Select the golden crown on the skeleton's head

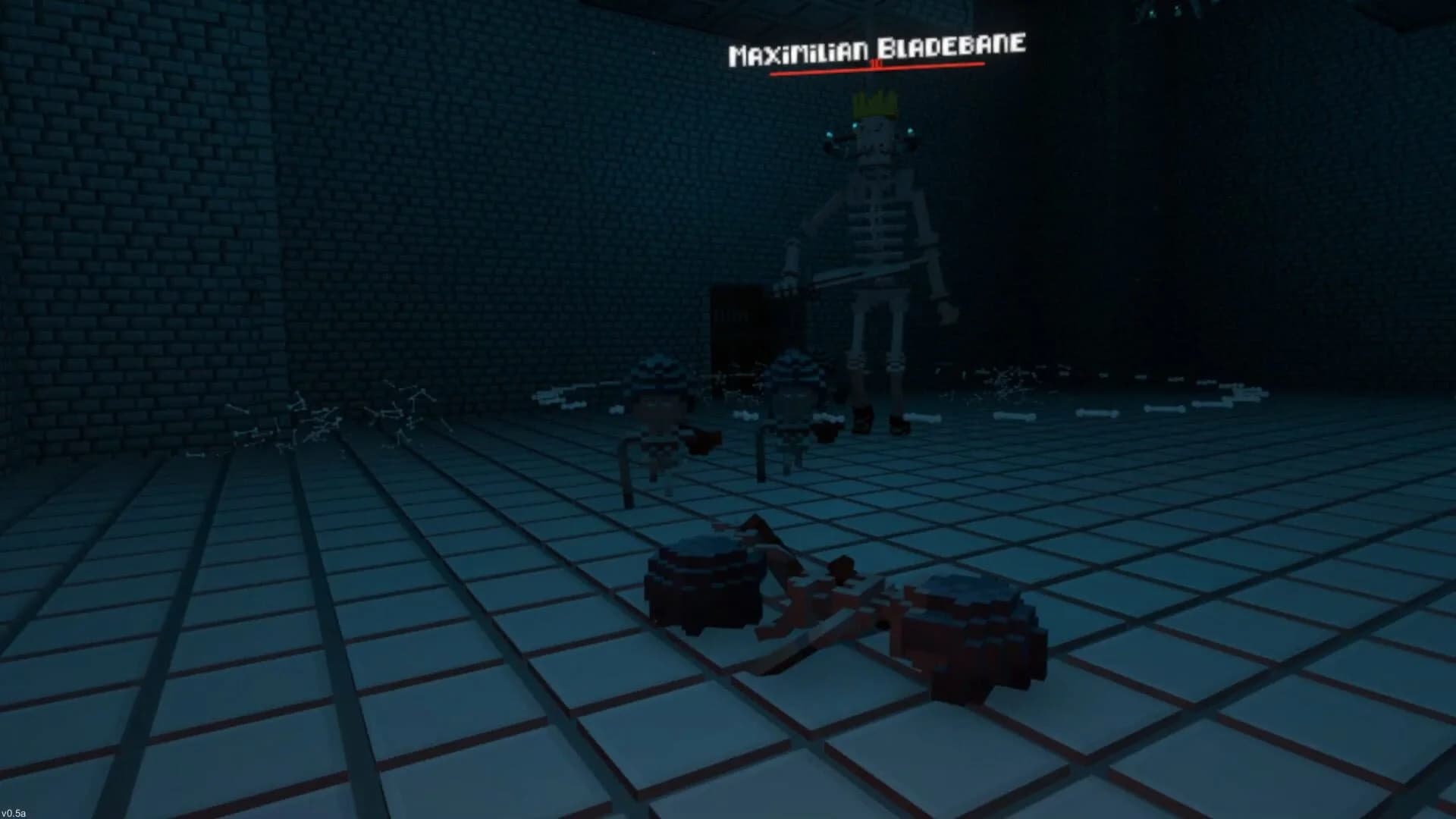click(876, 102)
